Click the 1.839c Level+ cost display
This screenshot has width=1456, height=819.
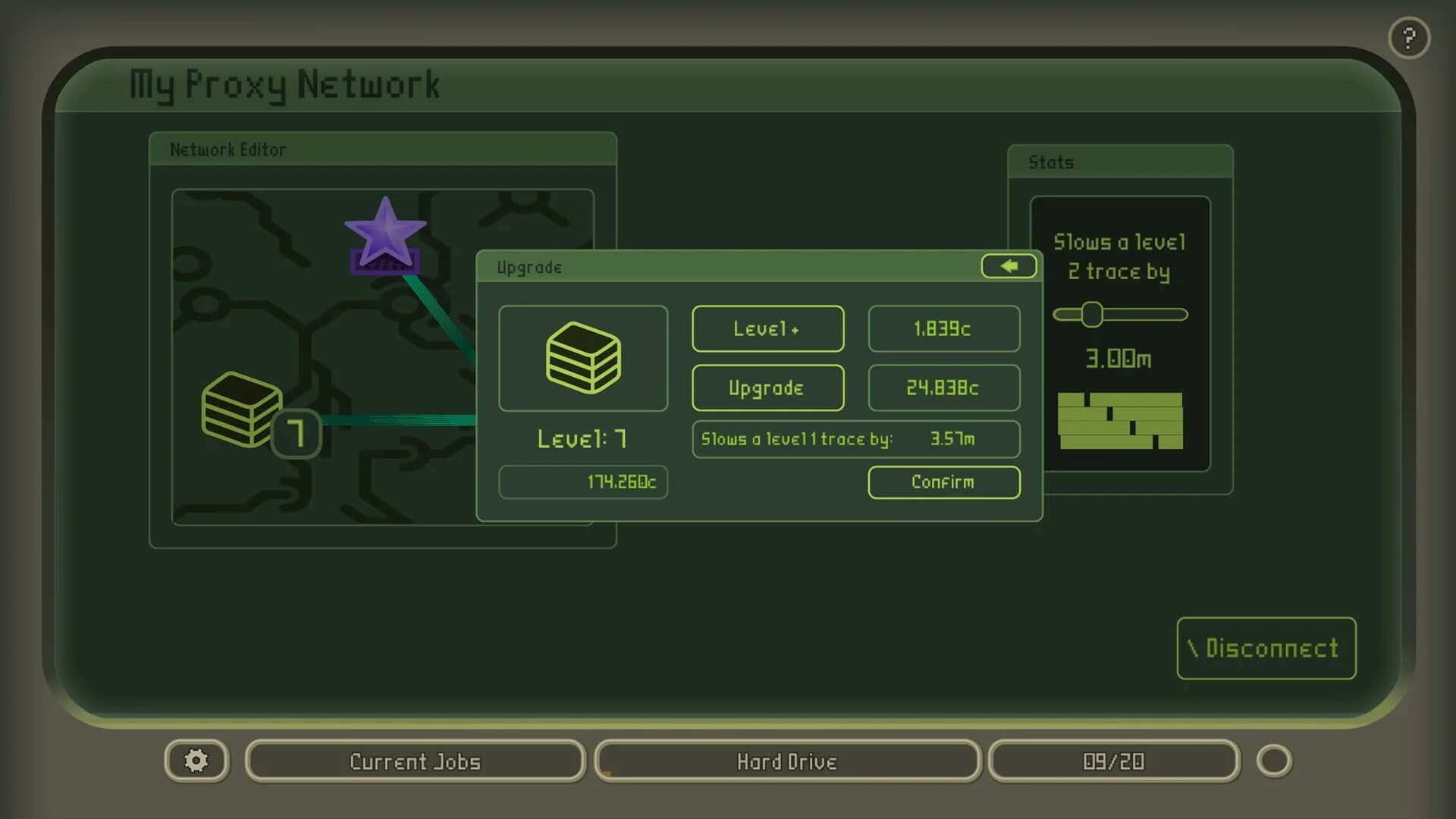(x=943, y=328)
